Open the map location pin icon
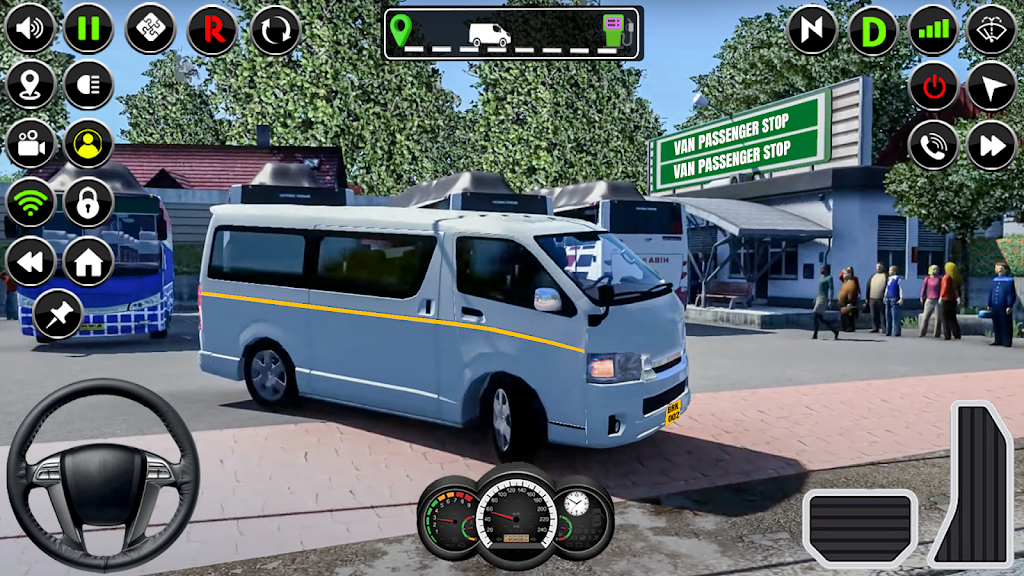 [30, 85]
